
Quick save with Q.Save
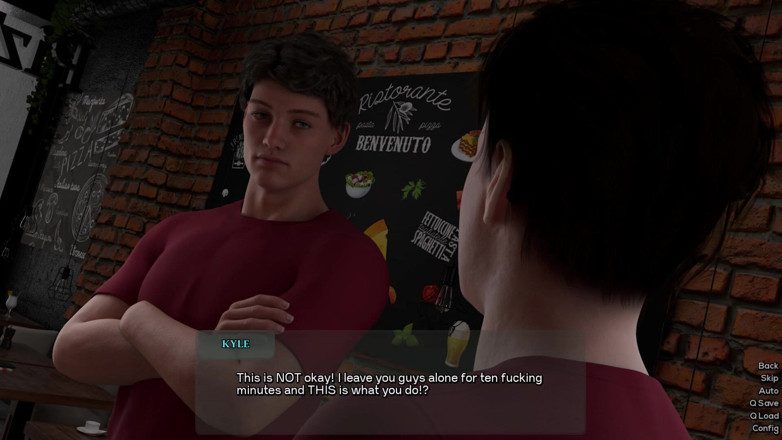764,403
